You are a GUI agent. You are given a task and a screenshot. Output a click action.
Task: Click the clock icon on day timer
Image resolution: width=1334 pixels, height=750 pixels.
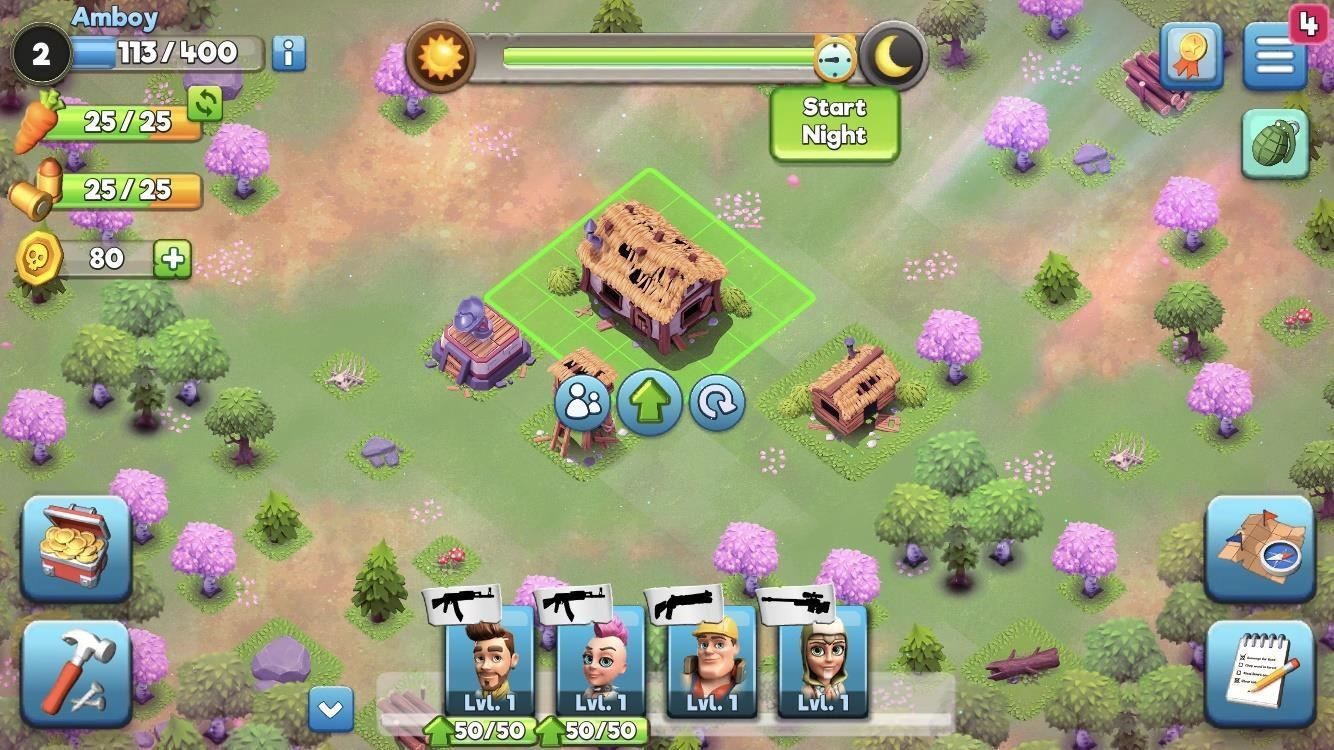(834, 60)
